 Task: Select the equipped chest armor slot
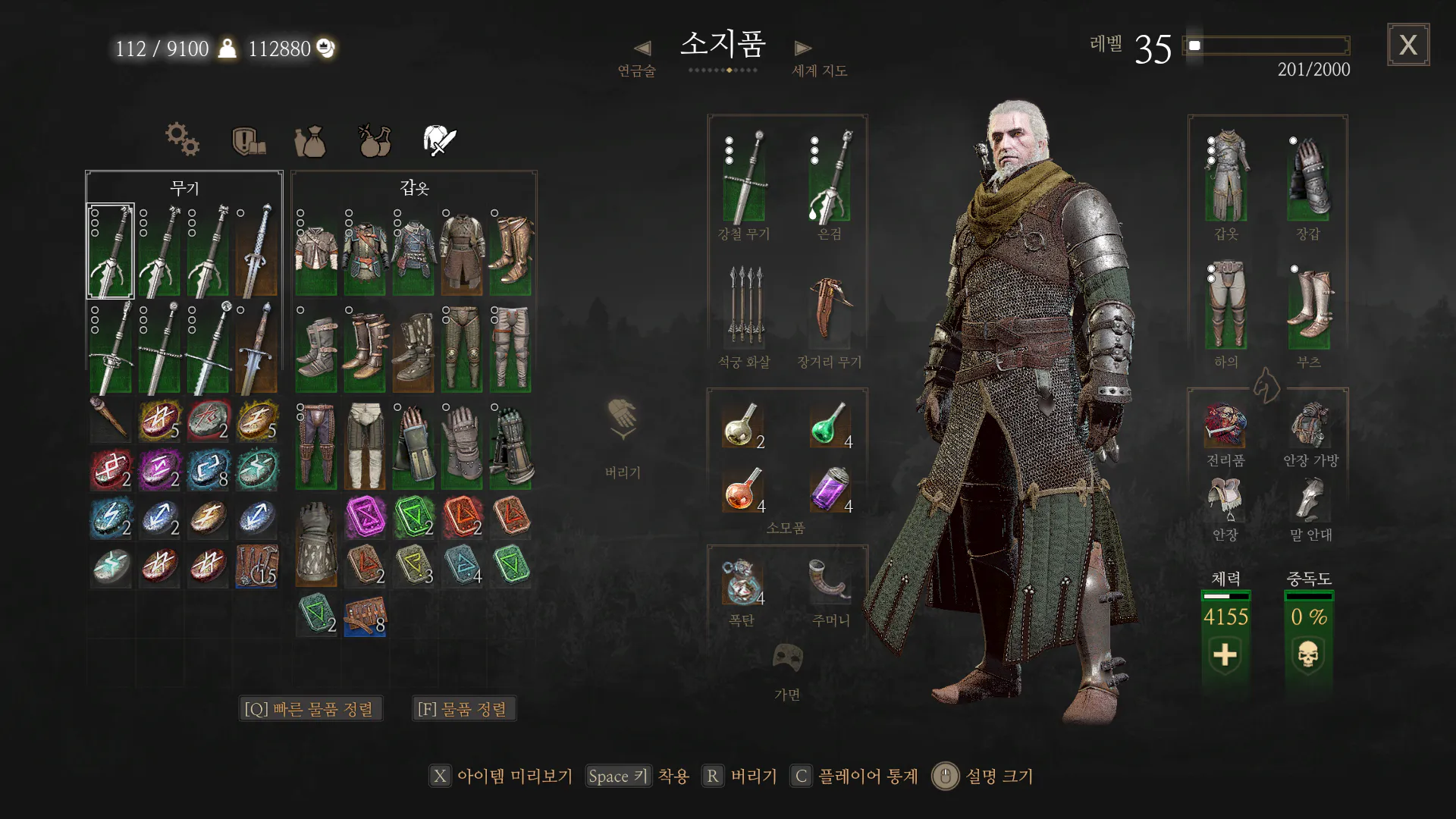point(1226,177)
